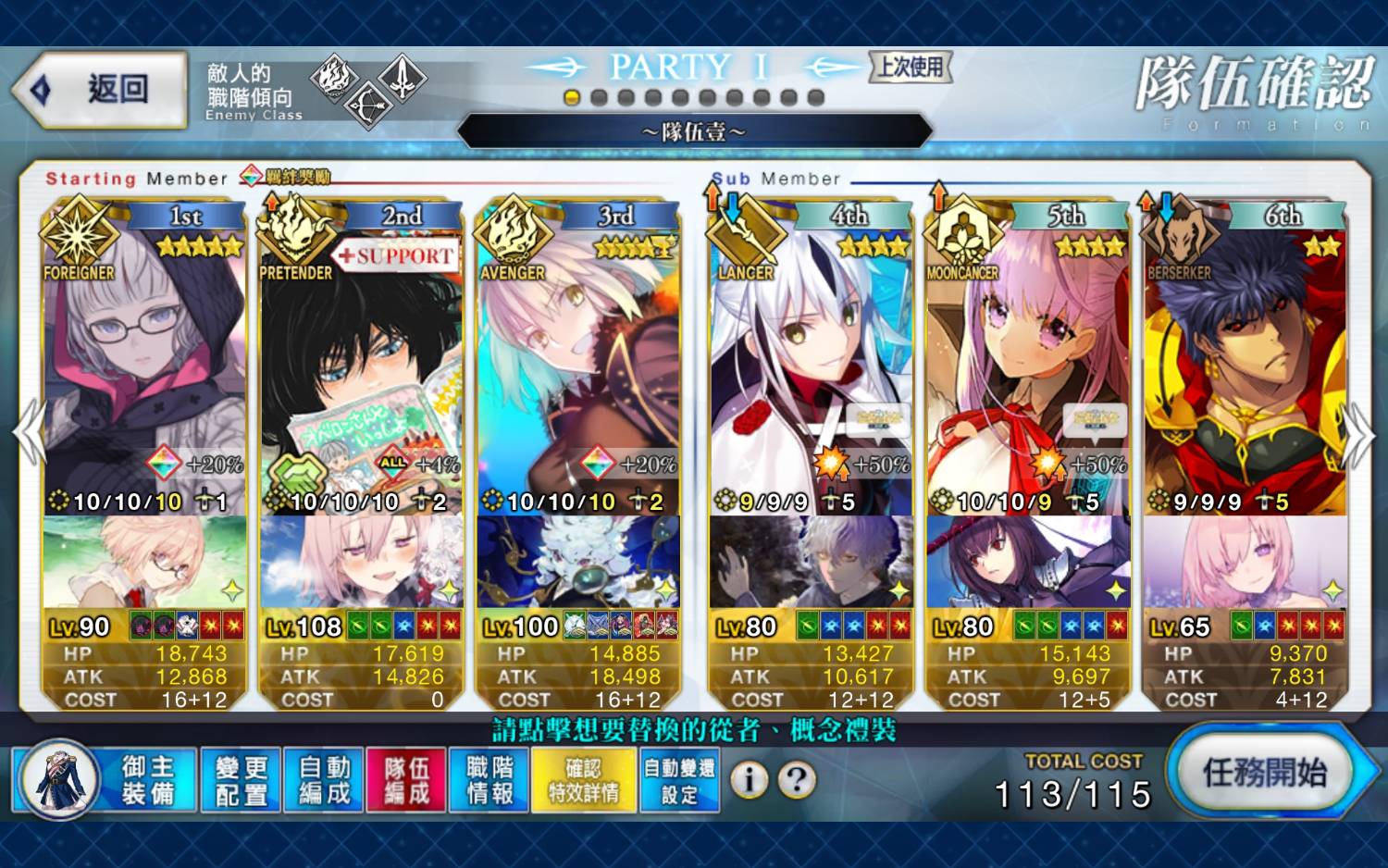Start the quest with 任務開始

1264,773
